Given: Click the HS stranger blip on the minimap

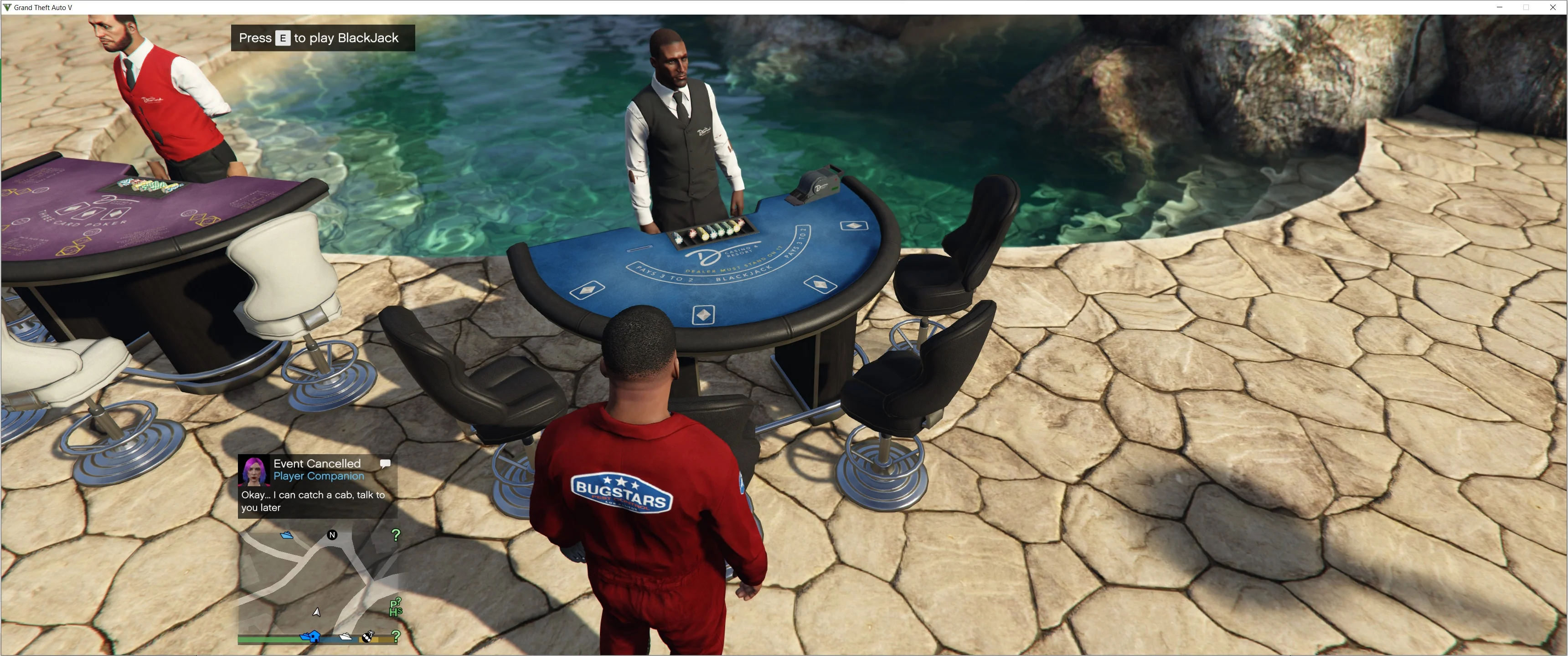Looking at the screenshot, I should [x=396, y=612].
